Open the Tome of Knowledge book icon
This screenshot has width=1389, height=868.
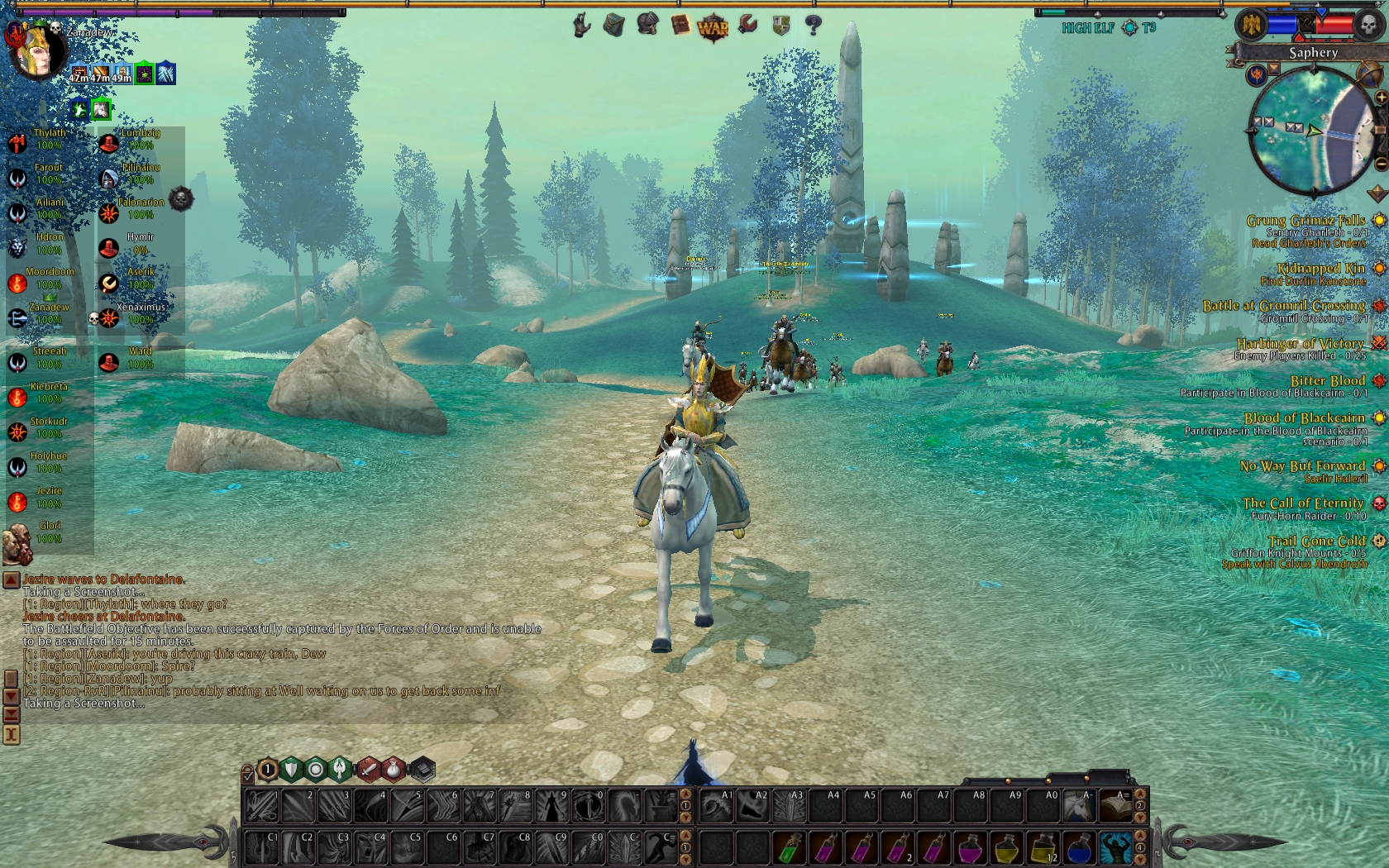[x=680, y=26]
